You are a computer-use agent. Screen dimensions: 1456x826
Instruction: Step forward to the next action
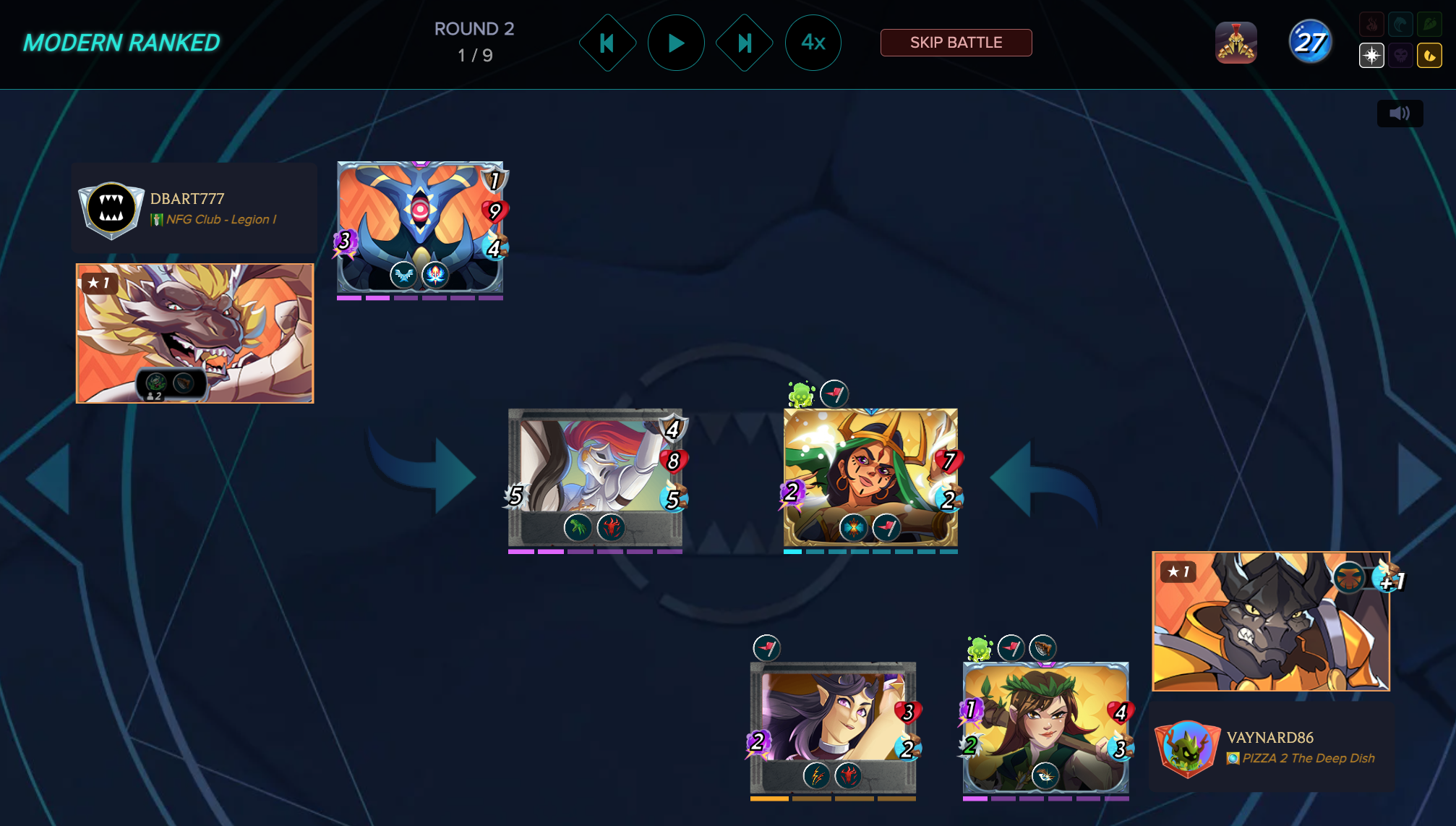pos(745,43)
